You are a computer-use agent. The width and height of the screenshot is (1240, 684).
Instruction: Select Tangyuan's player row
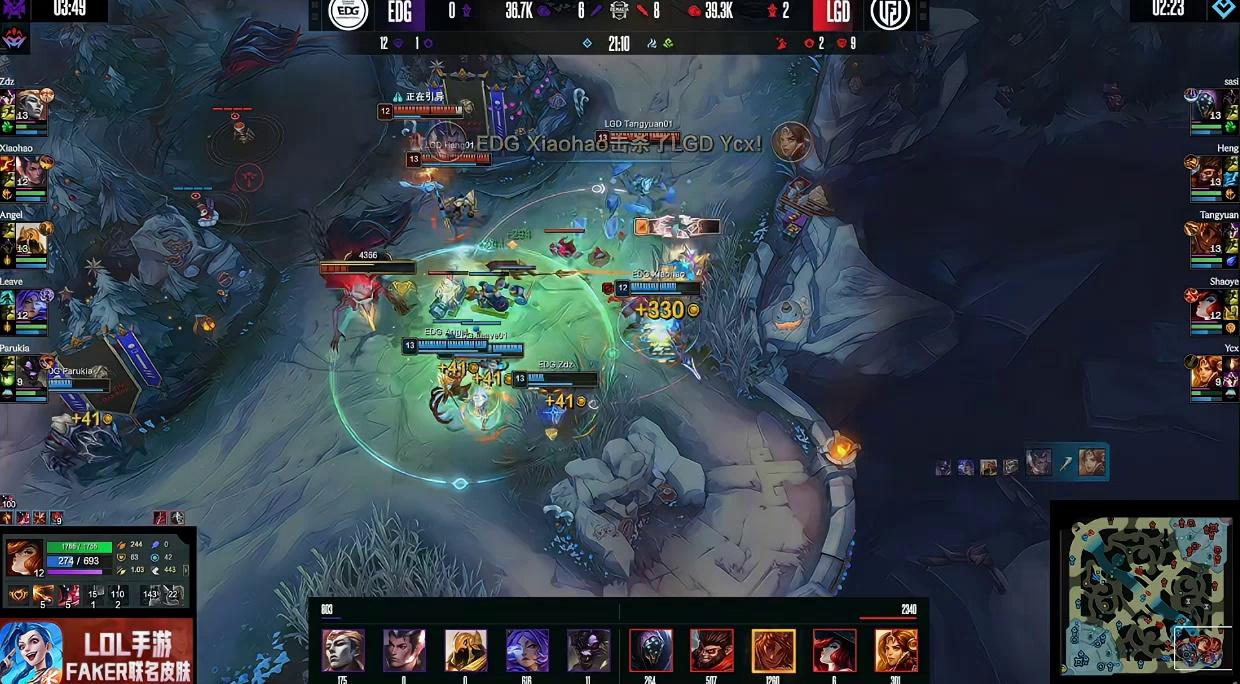1210,239
